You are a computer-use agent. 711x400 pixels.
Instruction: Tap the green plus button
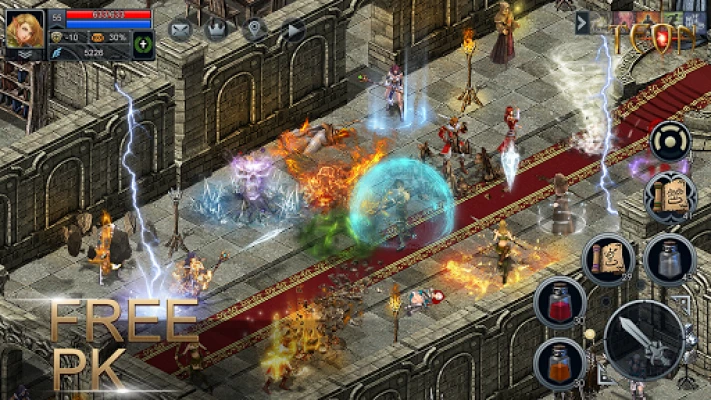pyautogui.click(x=143, y=45)
